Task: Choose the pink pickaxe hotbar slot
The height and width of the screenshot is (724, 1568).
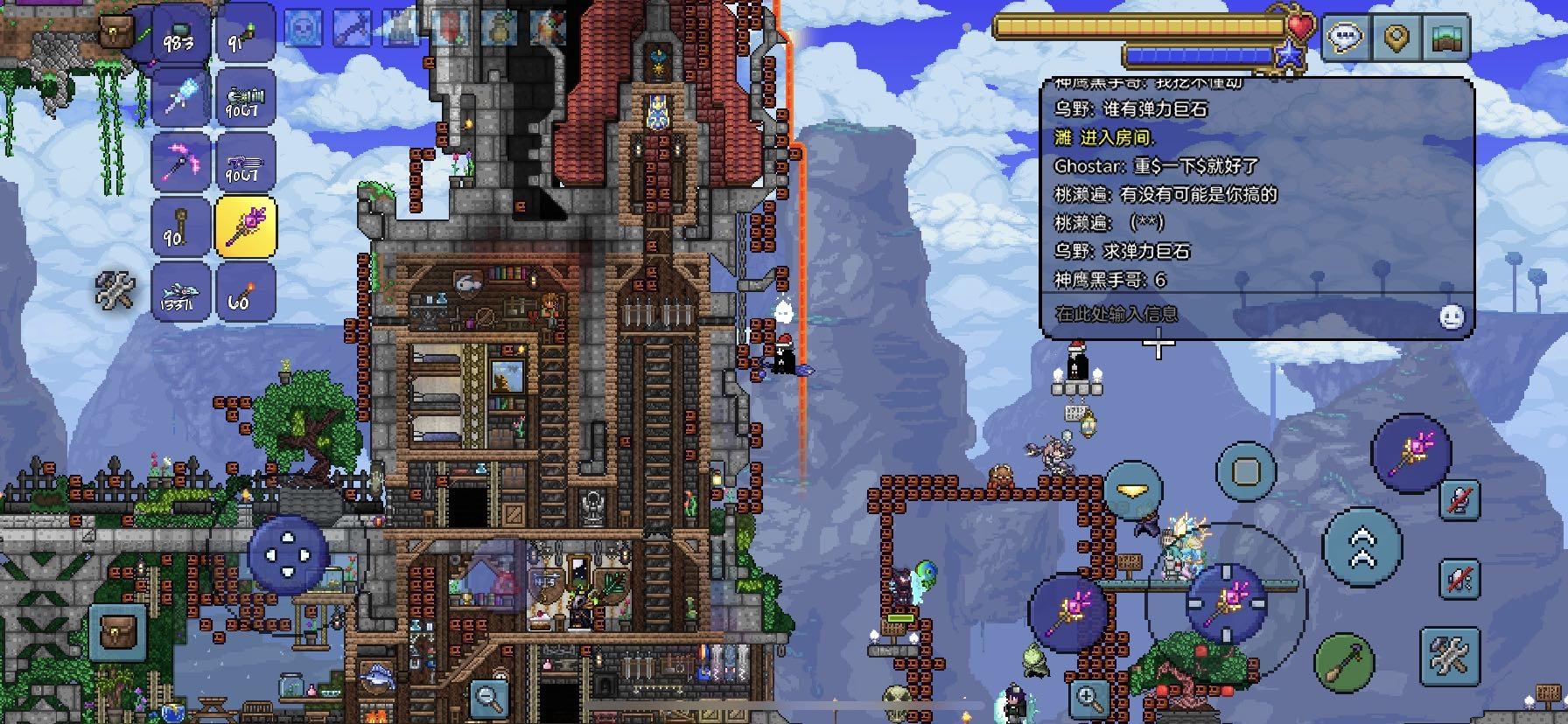Action: pos(180,163)
